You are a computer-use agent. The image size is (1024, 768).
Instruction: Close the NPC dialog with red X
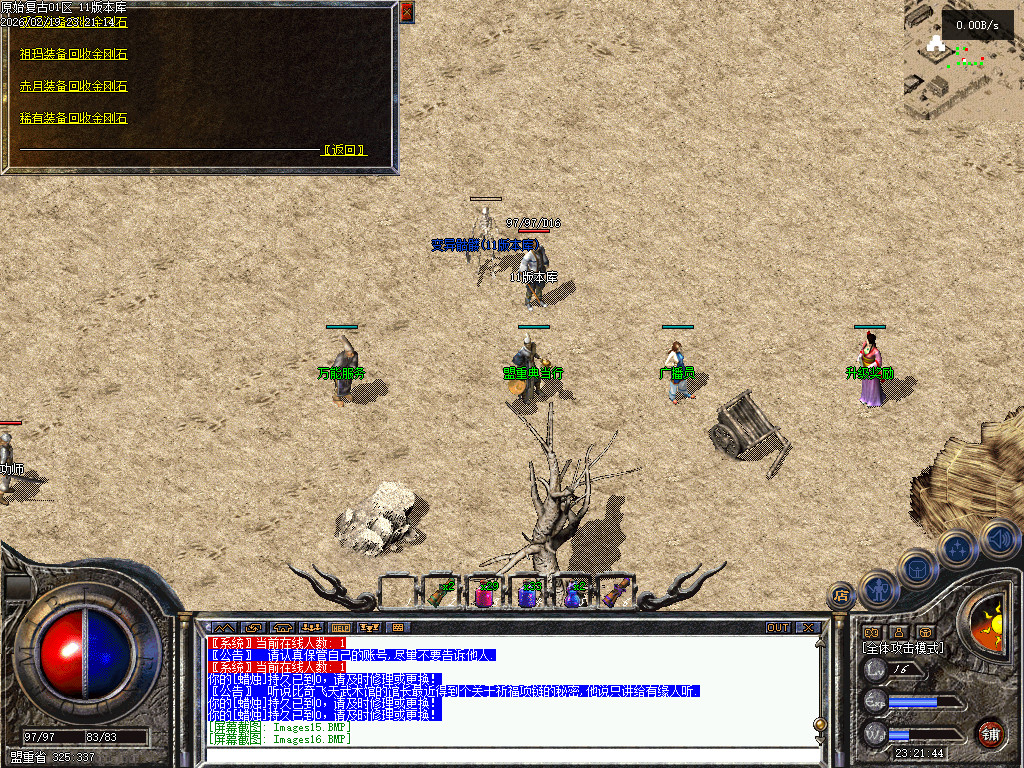click(406, 13)
